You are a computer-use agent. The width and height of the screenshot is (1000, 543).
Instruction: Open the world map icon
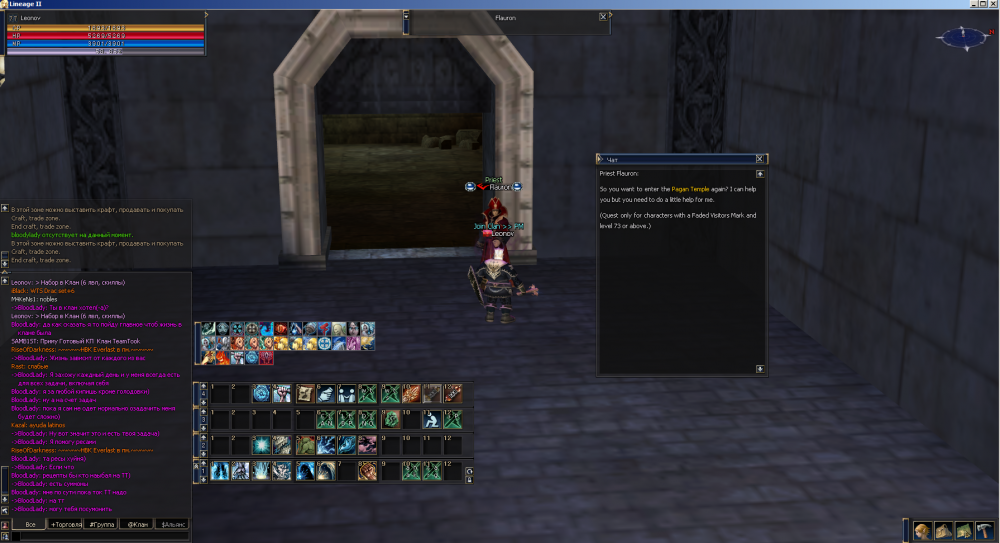tap(964, 530)
